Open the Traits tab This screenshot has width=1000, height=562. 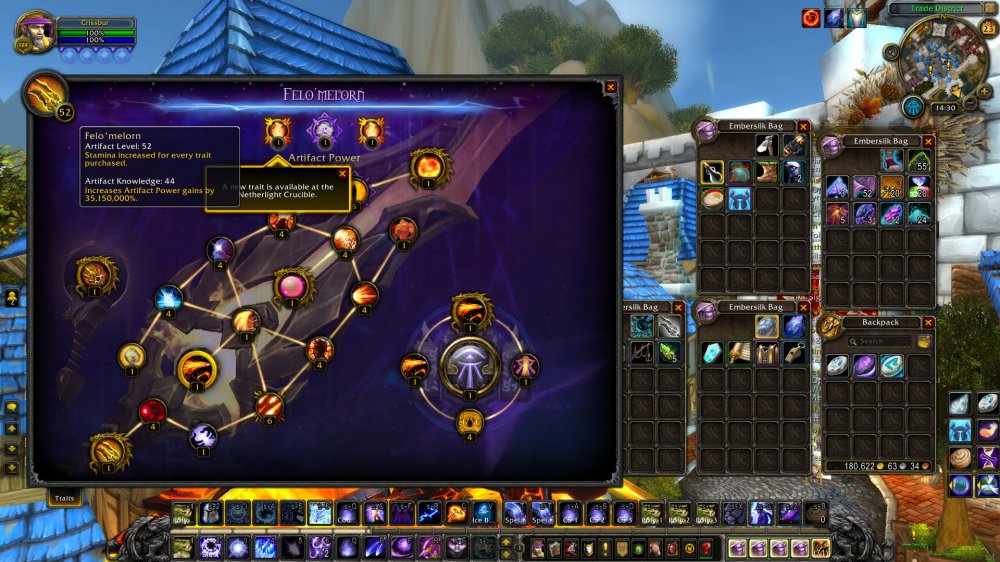tap(65, 497)
